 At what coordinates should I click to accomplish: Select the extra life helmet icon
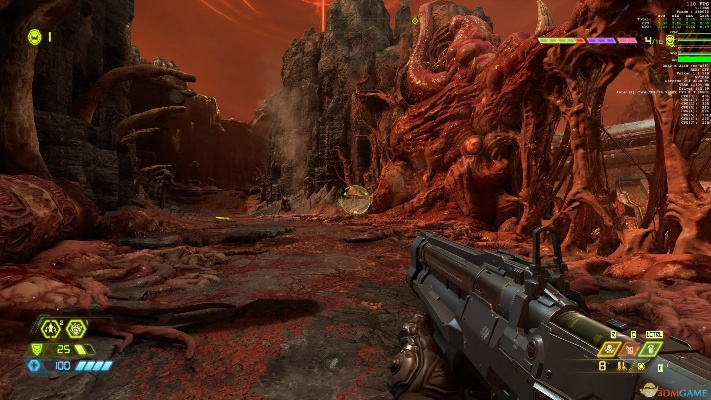tap(34, 37)
